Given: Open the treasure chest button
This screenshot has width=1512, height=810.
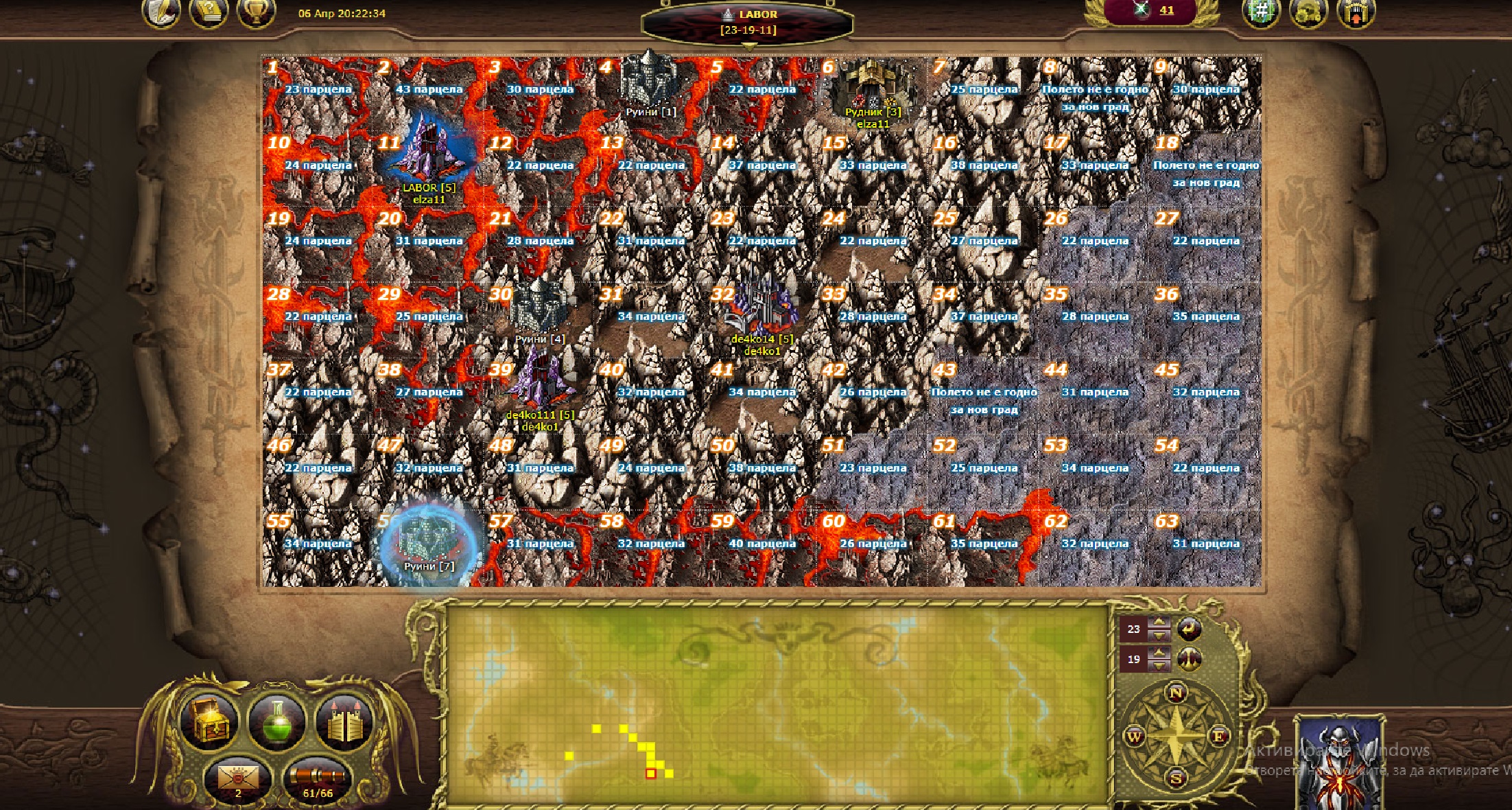Looking at the screenshot, I should [209, 721].
